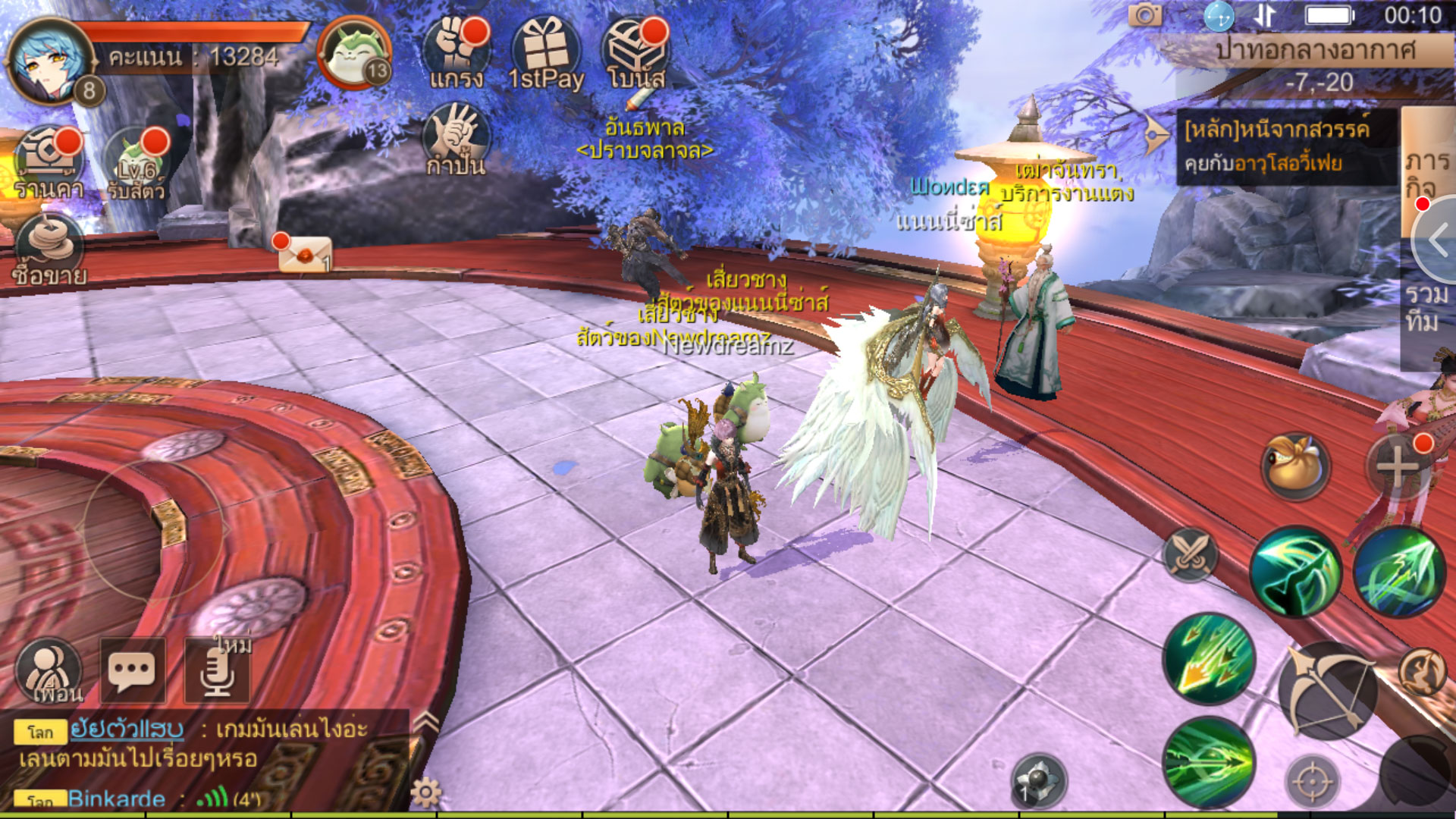This screenshot has height=819, width=1456.
Task: Use the bow basic attack button
Action: [1327, 690]
